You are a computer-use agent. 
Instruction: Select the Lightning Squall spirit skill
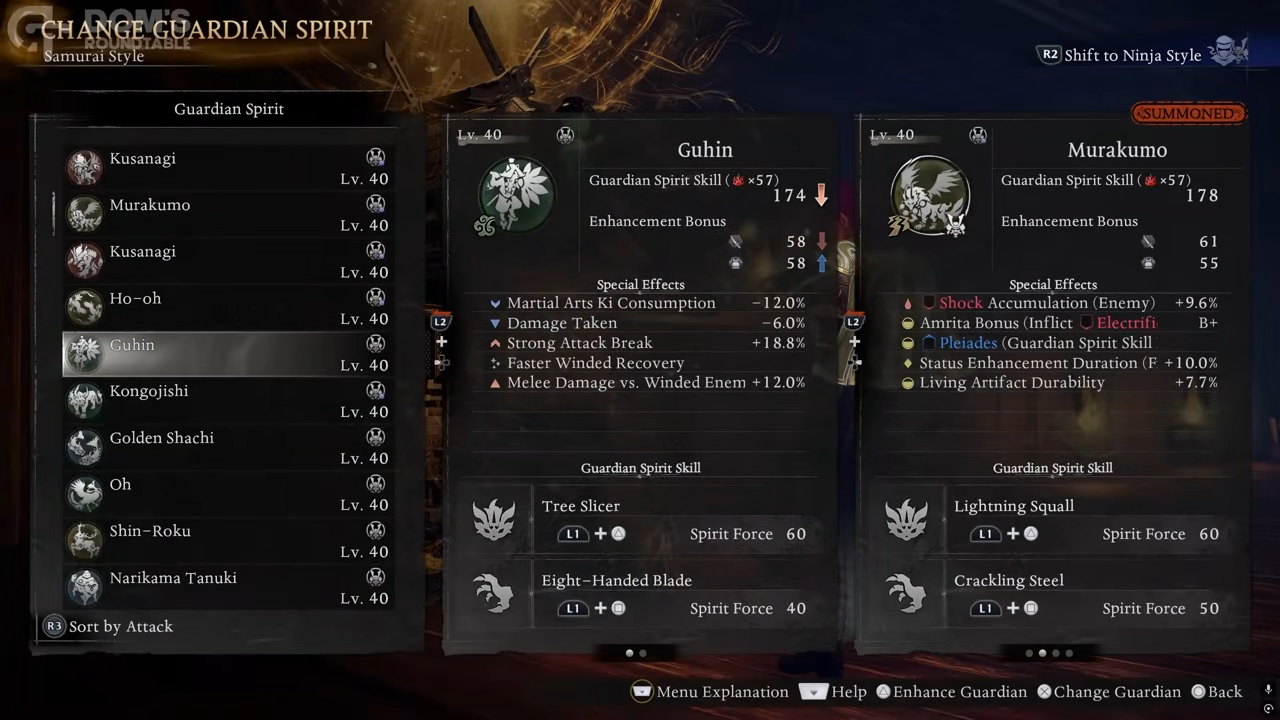point(1052,520)
